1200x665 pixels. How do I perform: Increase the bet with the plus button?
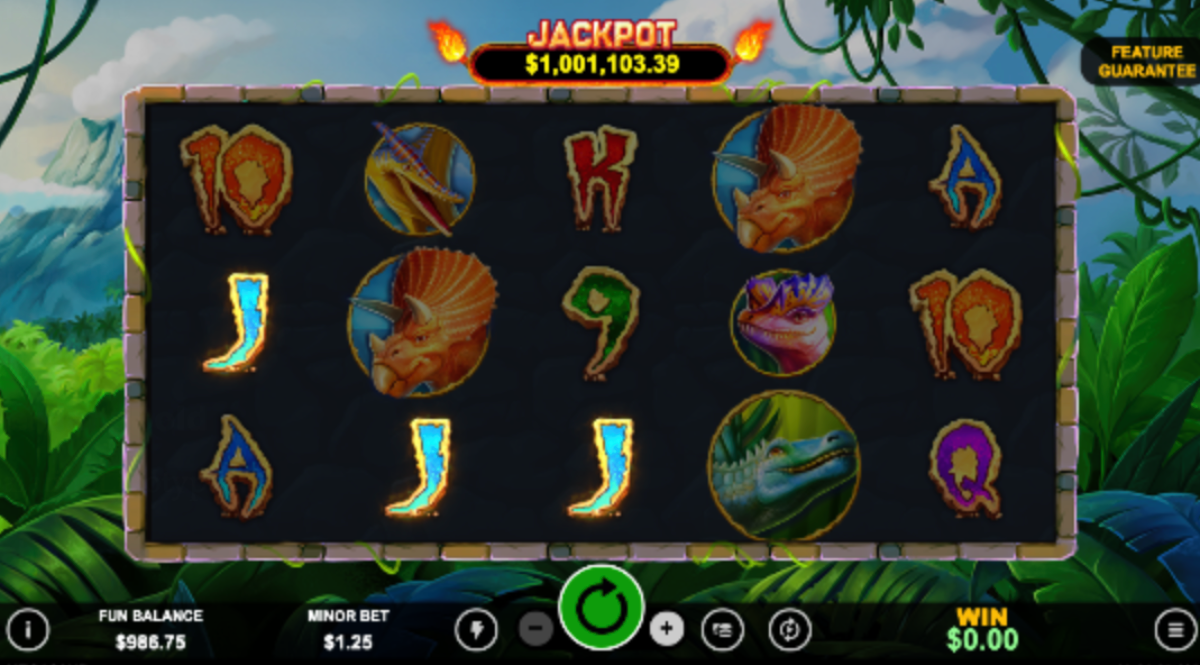tap(666, 629)
